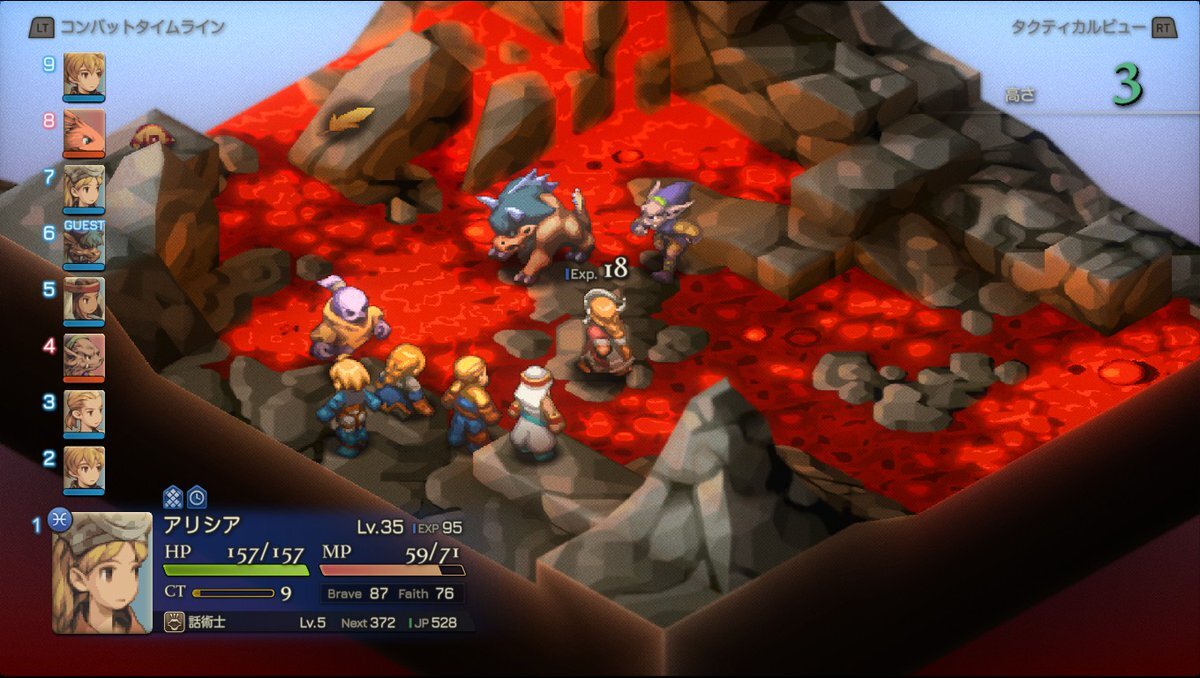Select the goblin enemy portrait at turn 4

tap(84, 355)
